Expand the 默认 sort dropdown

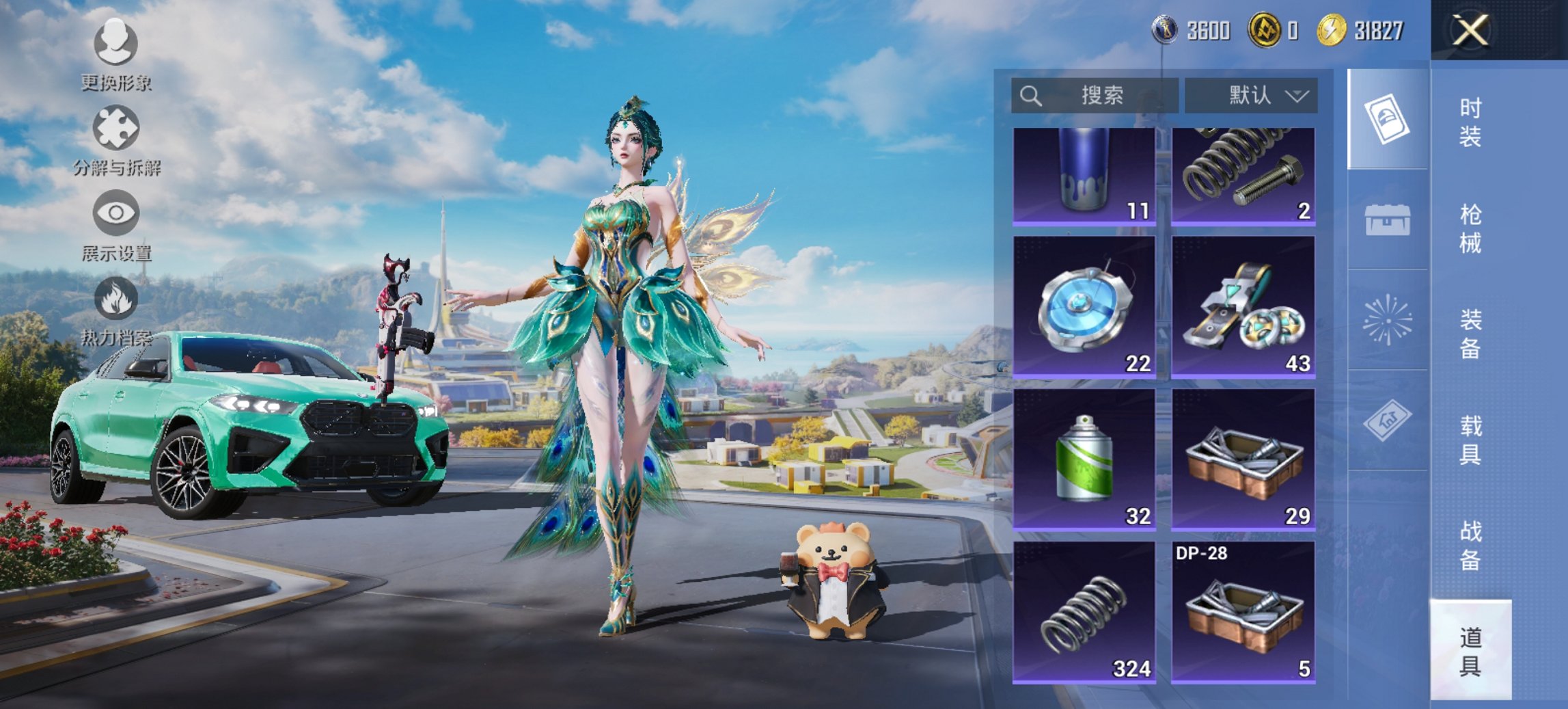(1251, 95)
